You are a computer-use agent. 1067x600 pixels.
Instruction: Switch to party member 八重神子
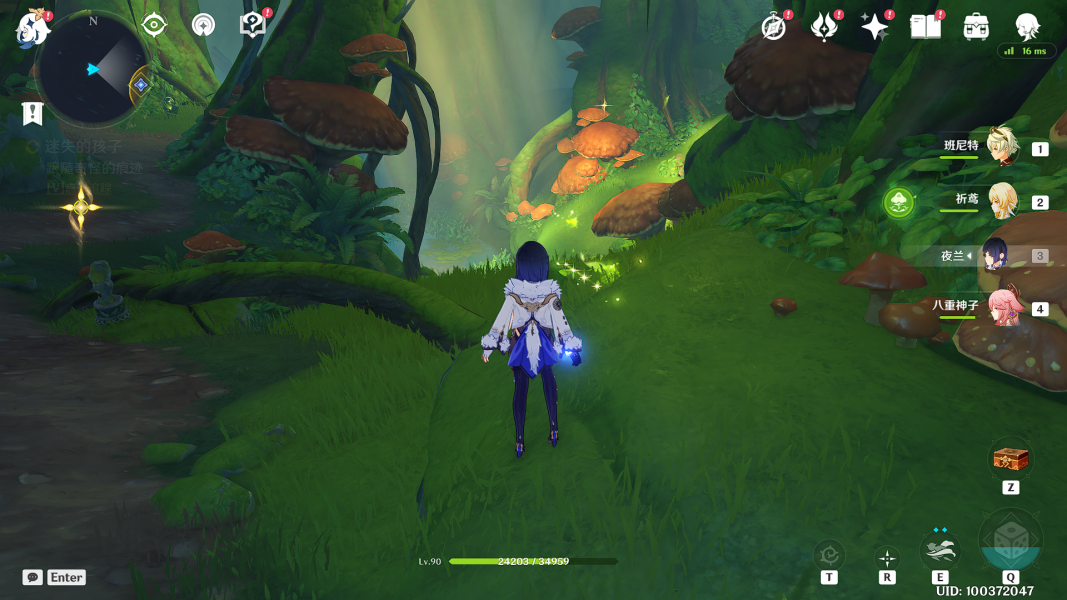[1001, 307]
